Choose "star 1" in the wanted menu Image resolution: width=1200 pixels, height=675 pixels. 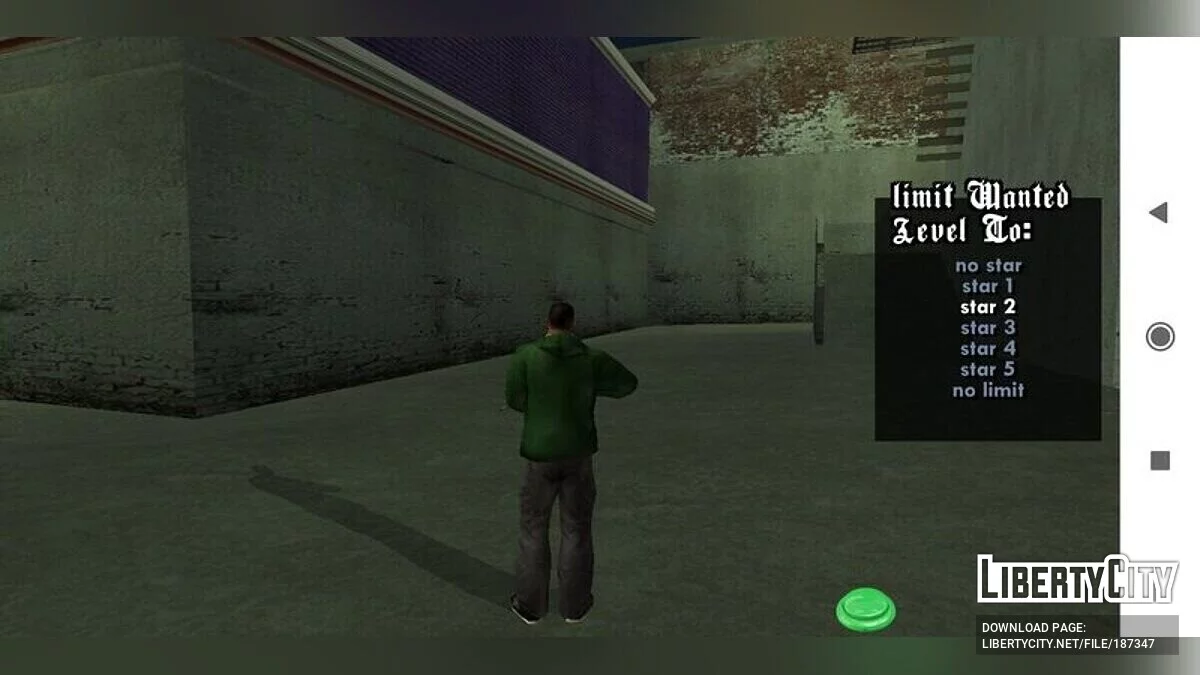(x=988, y=287)
